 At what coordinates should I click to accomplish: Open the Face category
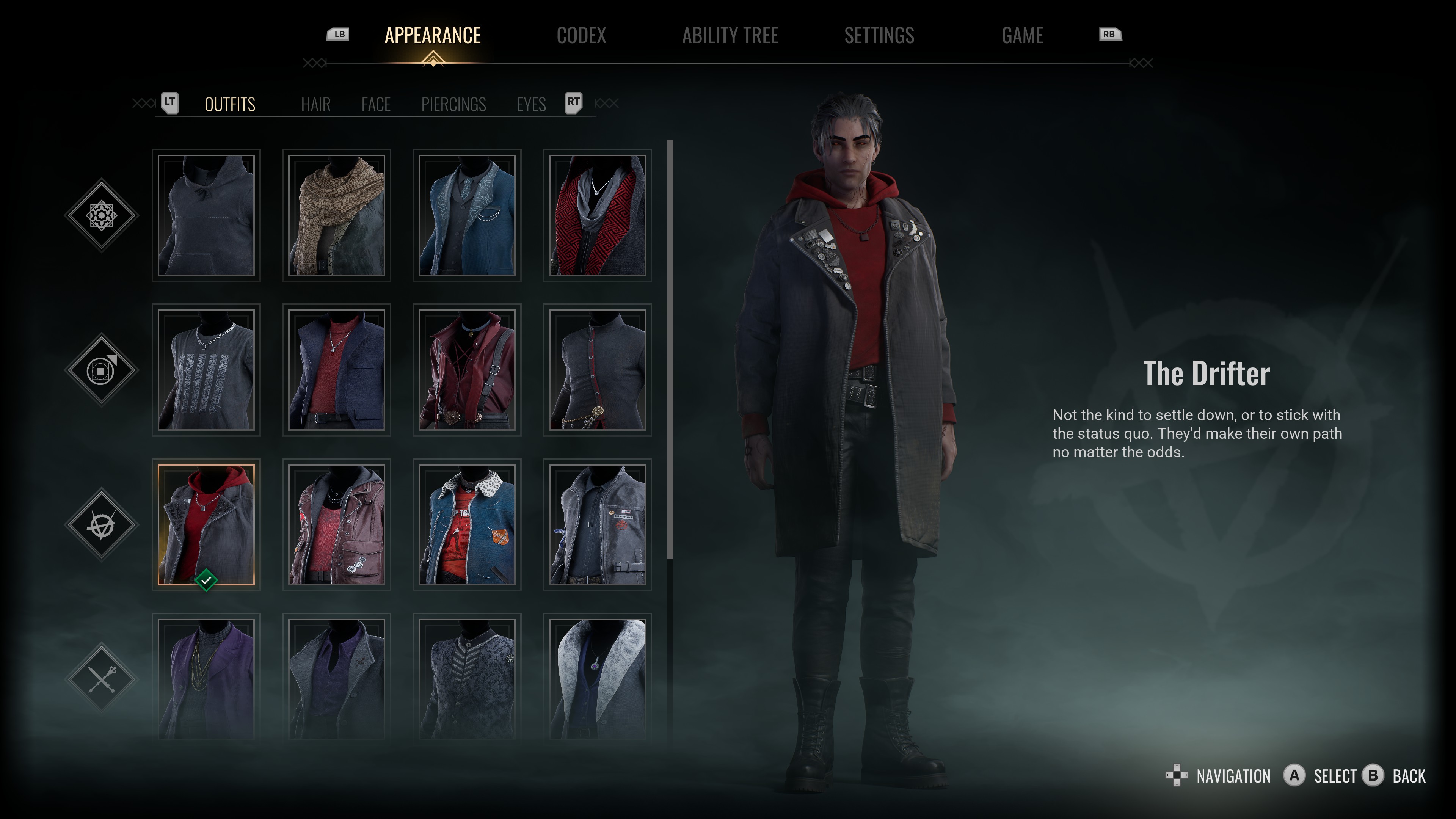click(x=376, y=105)
